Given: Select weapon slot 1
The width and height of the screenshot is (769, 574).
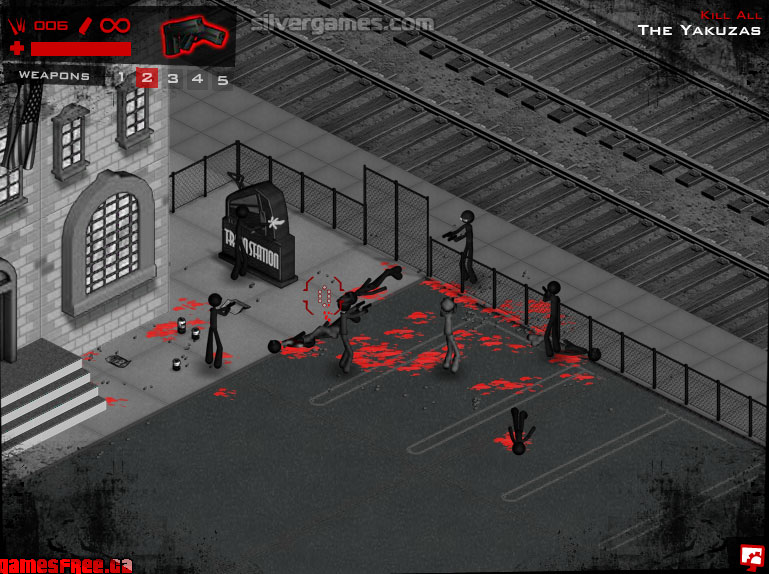Looking at the screenshot, I should (x=121, y=77).
